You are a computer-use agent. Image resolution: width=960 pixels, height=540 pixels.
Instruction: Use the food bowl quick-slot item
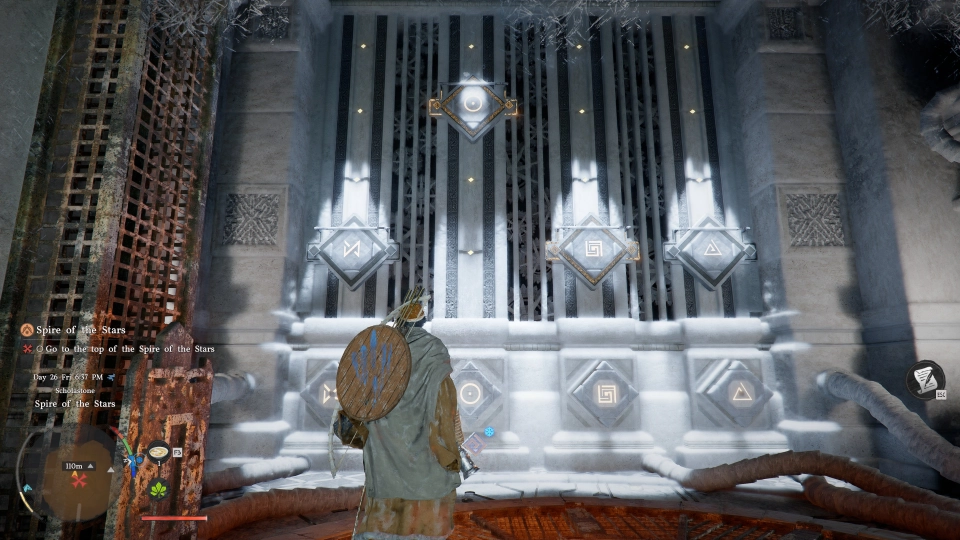(159, 453)
